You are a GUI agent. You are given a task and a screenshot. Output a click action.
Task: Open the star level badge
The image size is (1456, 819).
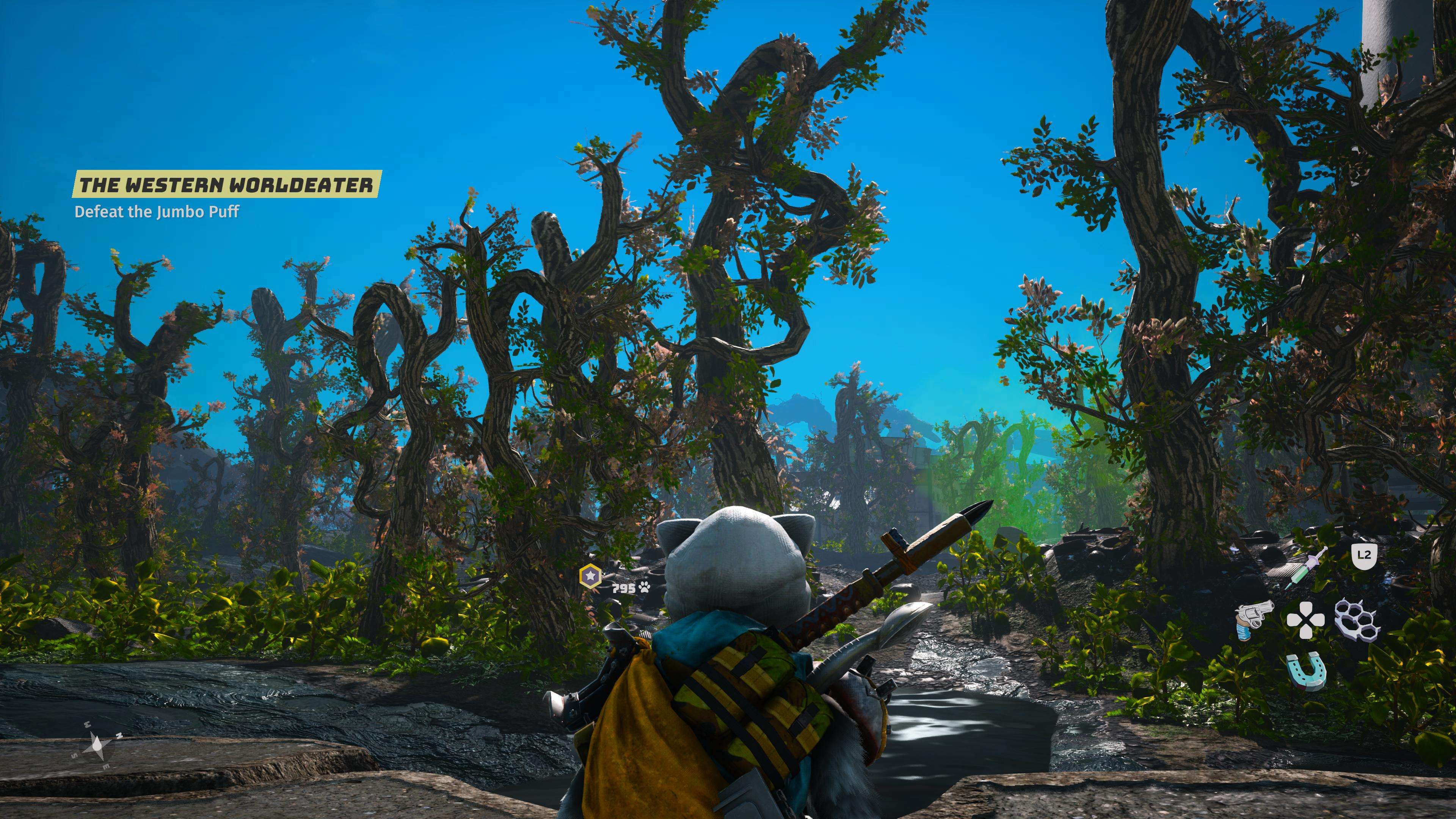590,576
